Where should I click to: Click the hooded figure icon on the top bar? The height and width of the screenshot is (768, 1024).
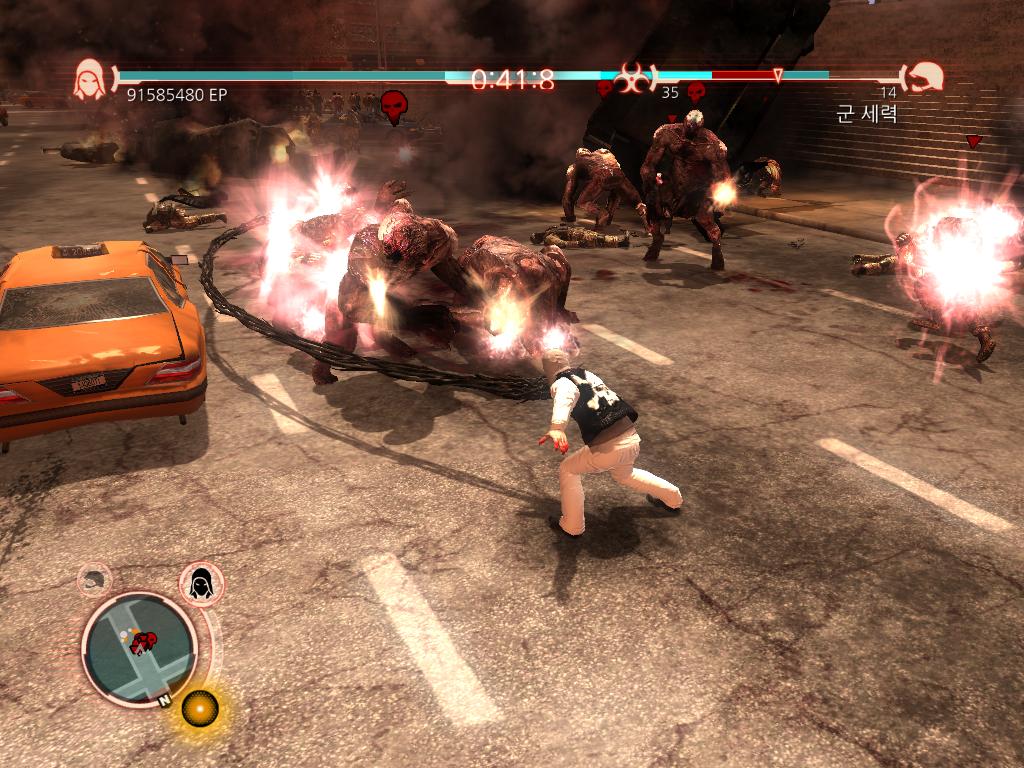pos(90,79)
